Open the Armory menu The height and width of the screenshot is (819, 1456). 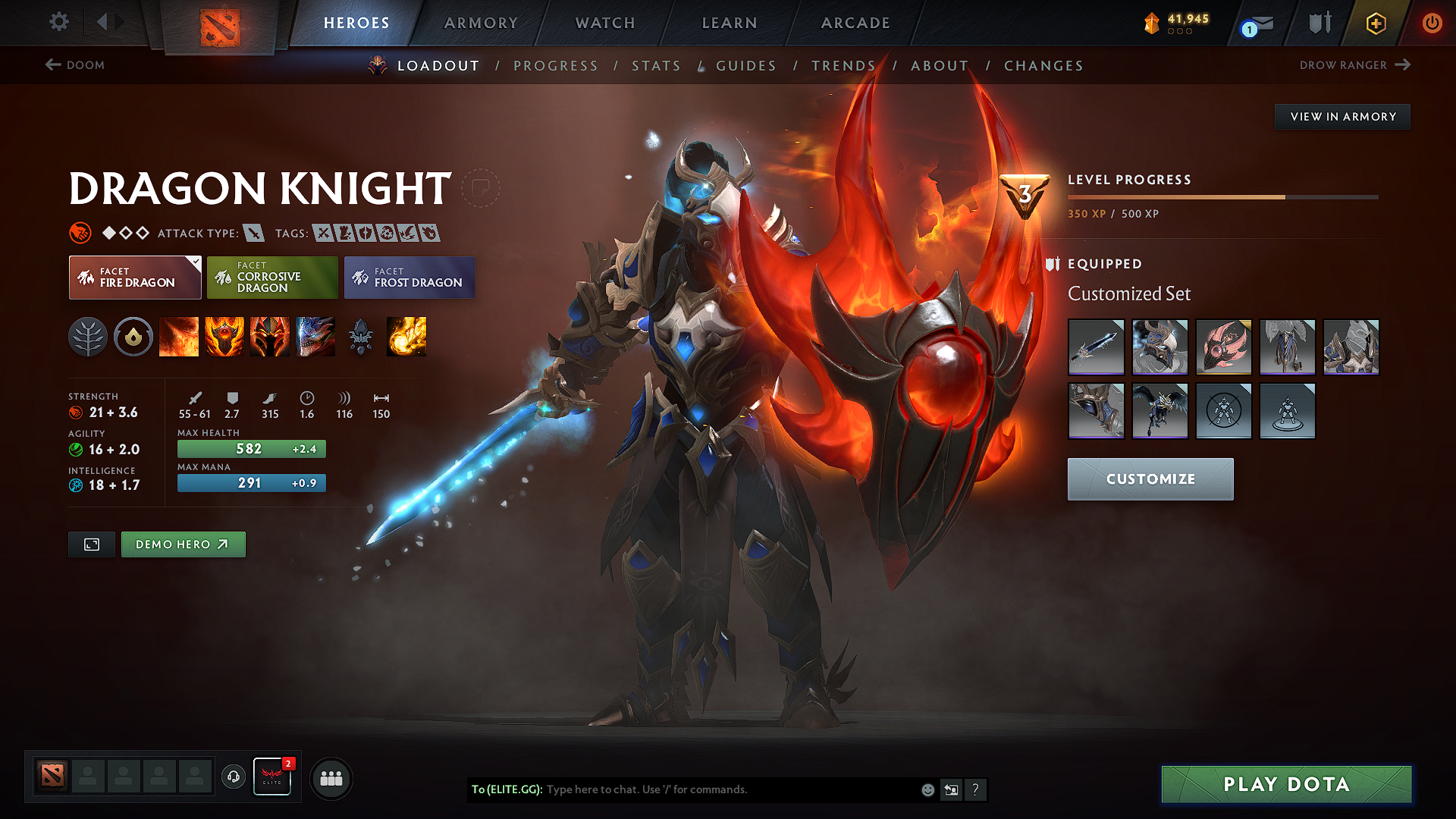[x=481, y=23]
